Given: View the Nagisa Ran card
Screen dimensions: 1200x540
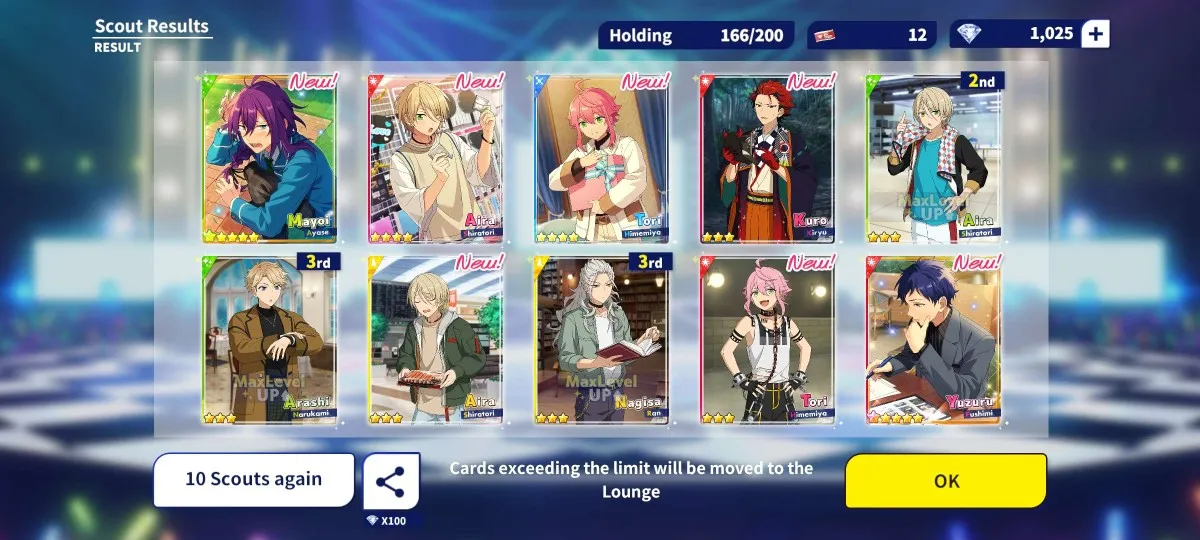Looking at the screenshot, I should point(602,338).
